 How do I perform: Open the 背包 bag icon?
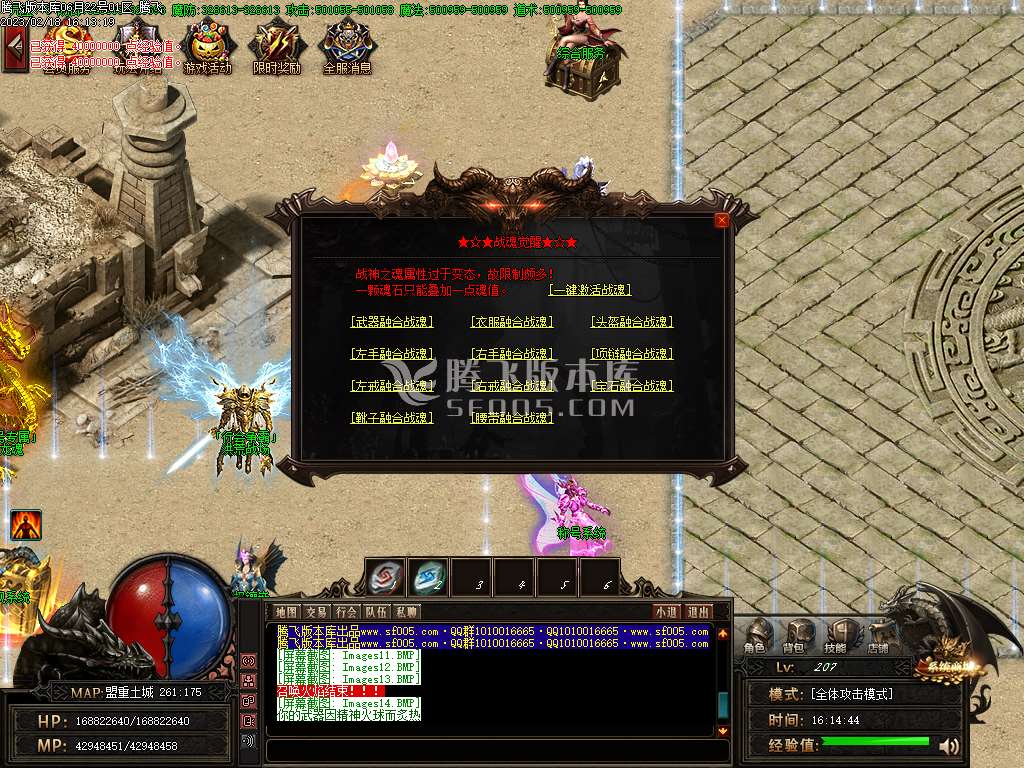tap(797, 635)
